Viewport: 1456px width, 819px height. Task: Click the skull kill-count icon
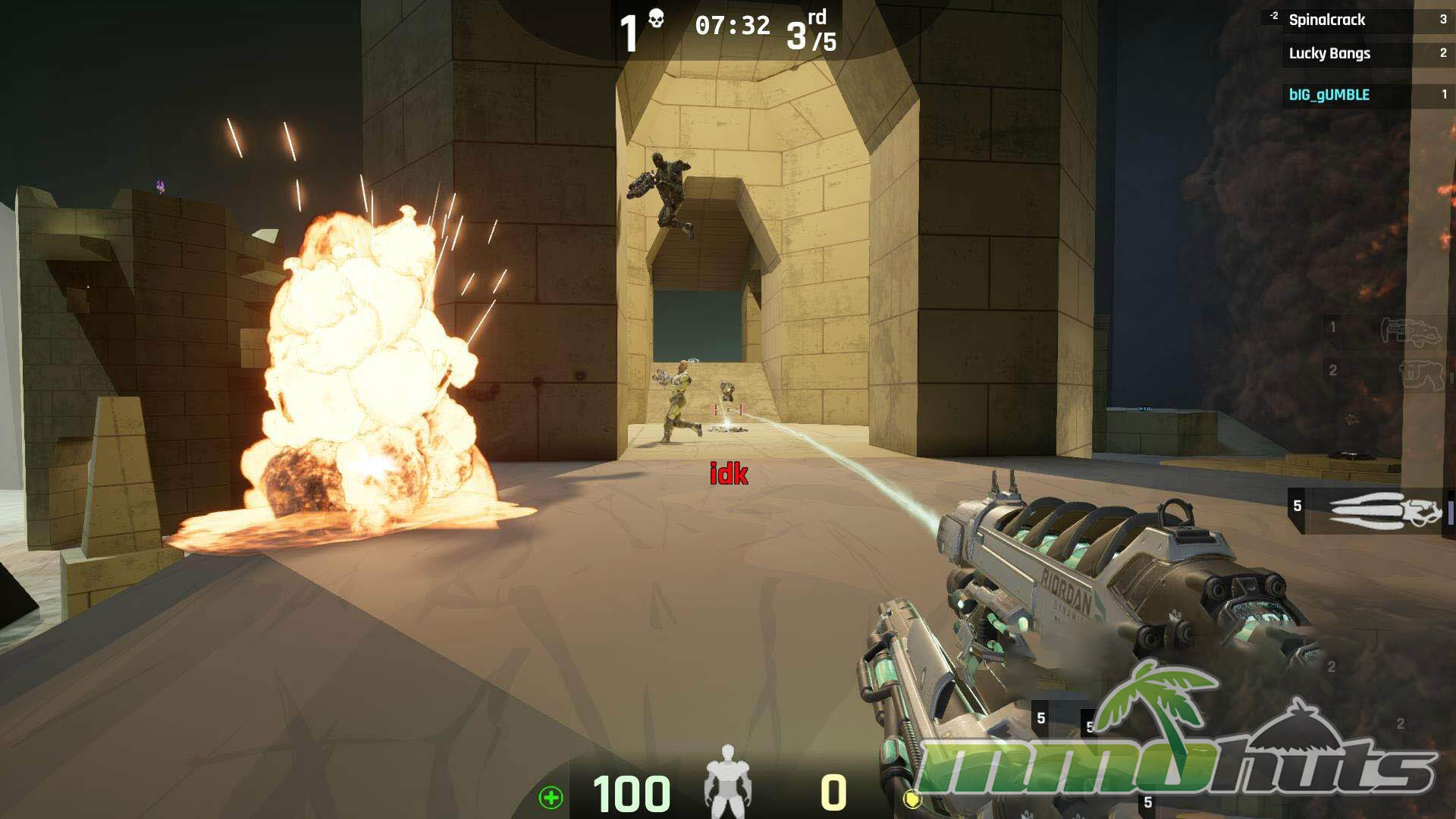656,19
